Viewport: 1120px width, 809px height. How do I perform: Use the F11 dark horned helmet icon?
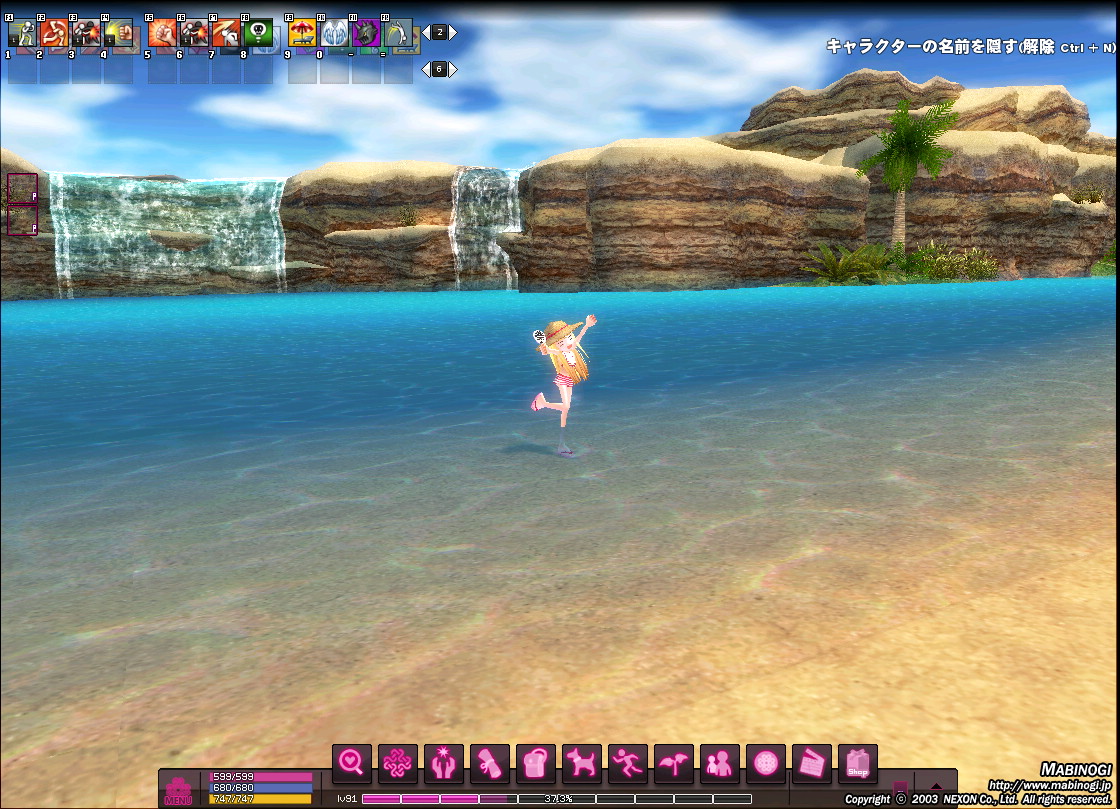pos(366,34)
